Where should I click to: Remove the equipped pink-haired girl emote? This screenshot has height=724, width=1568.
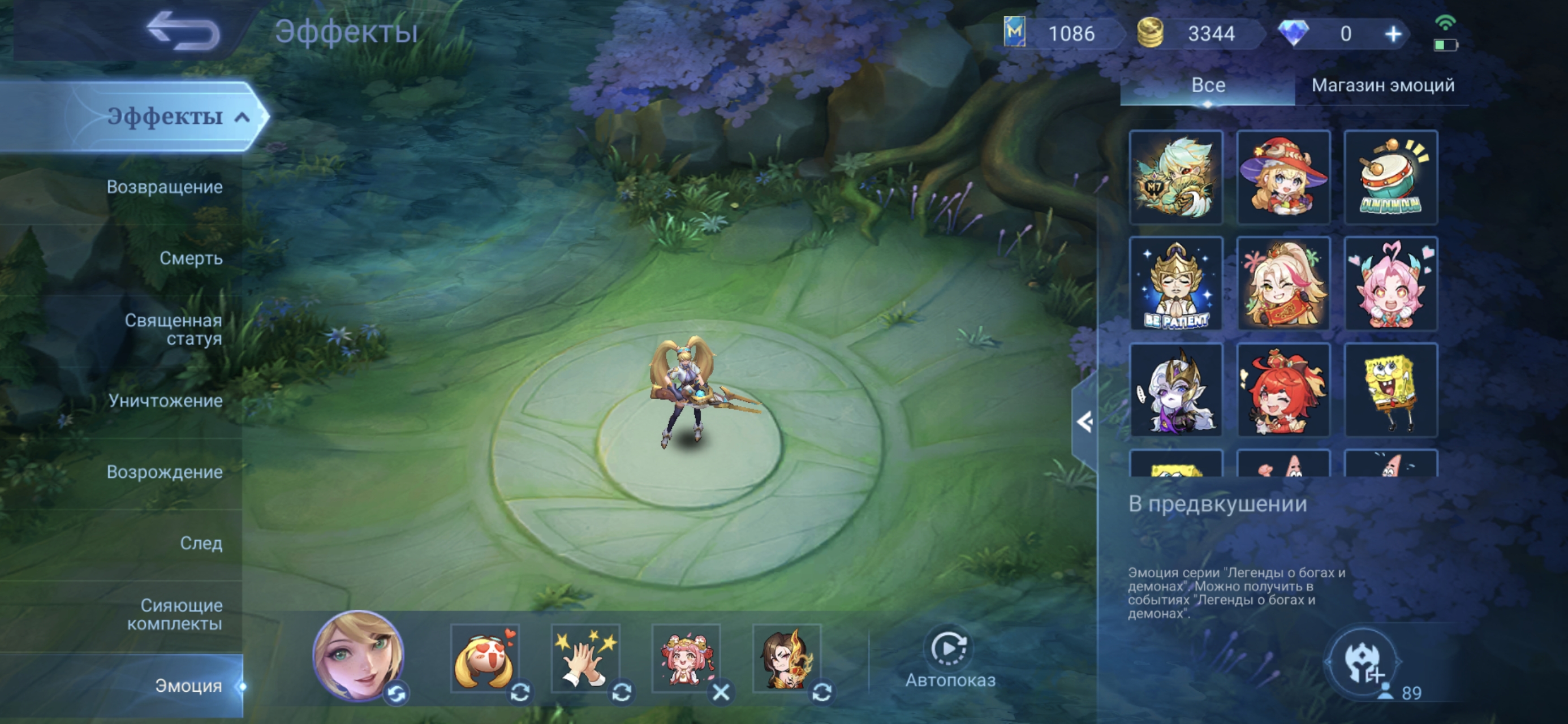click(x=721, y=692)
